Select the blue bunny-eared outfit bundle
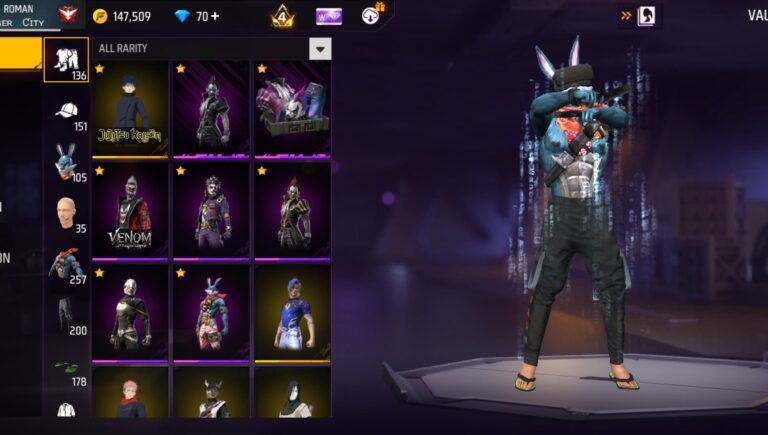 [x=211, y=312]
